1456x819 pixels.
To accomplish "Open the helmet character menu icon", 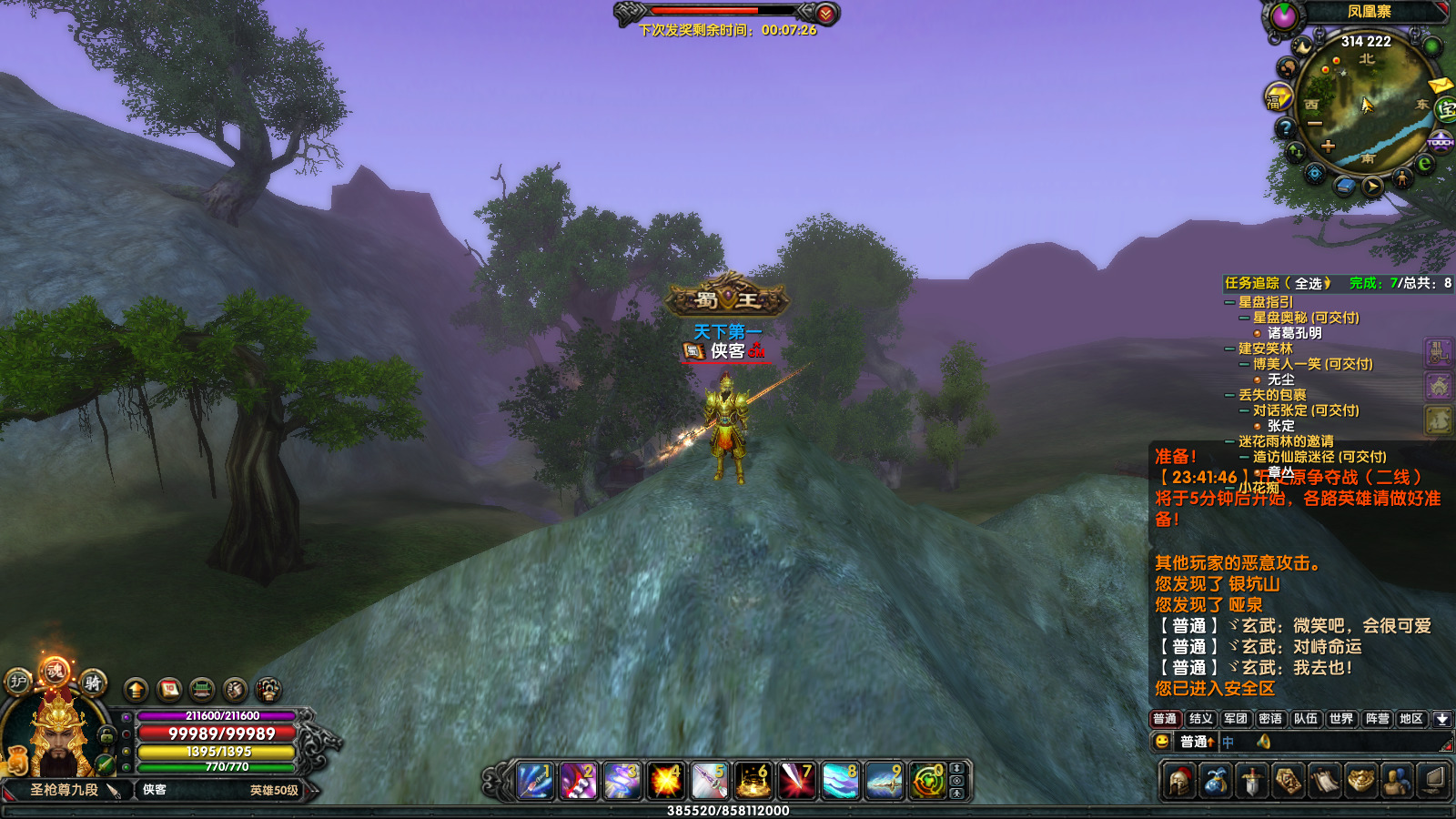I will coord(1179,781).
